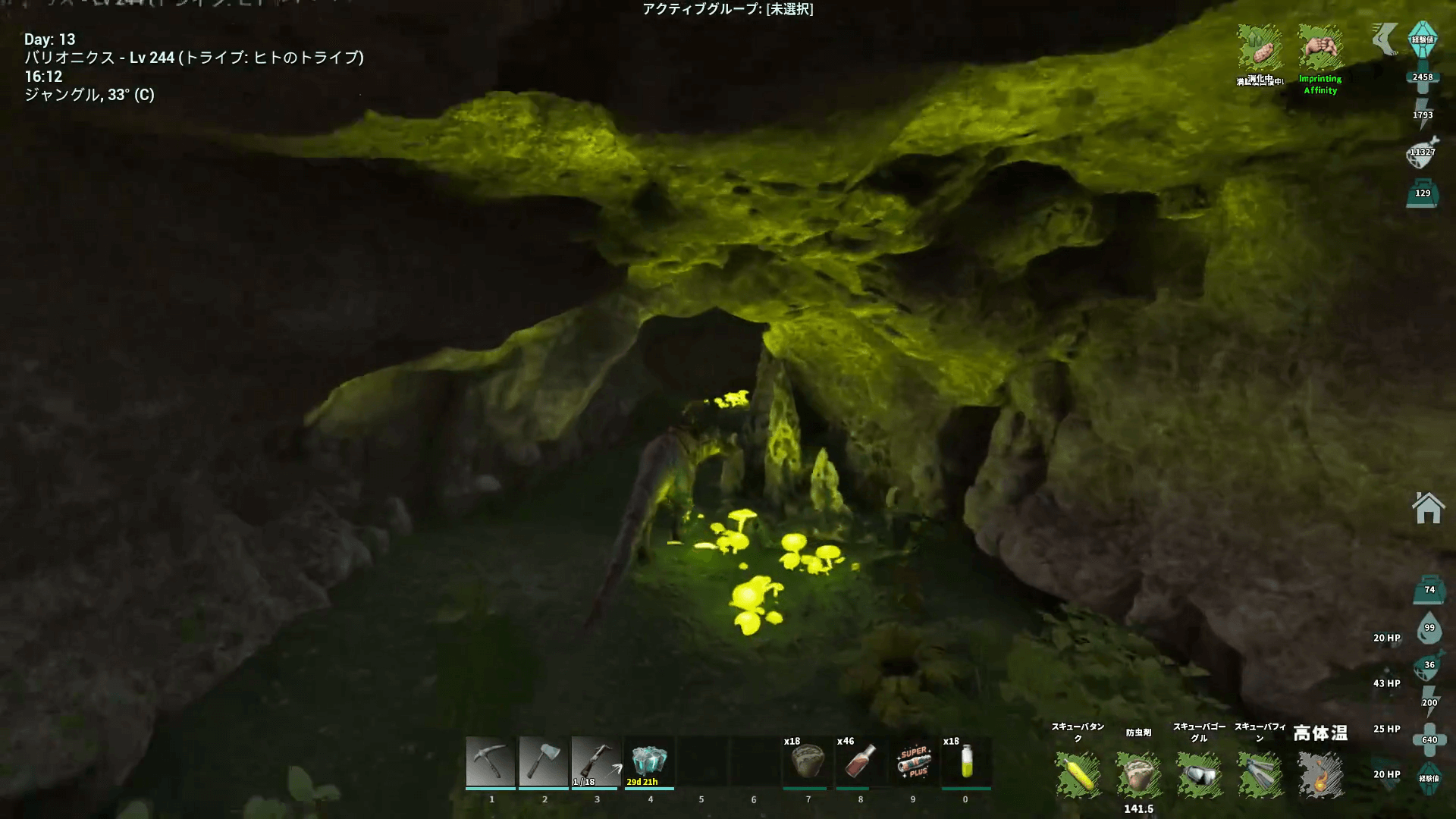This screenshot has height=819, width=1456.
Task: Select the digesting food buff icon
Action: click(x=1260, y=49)
